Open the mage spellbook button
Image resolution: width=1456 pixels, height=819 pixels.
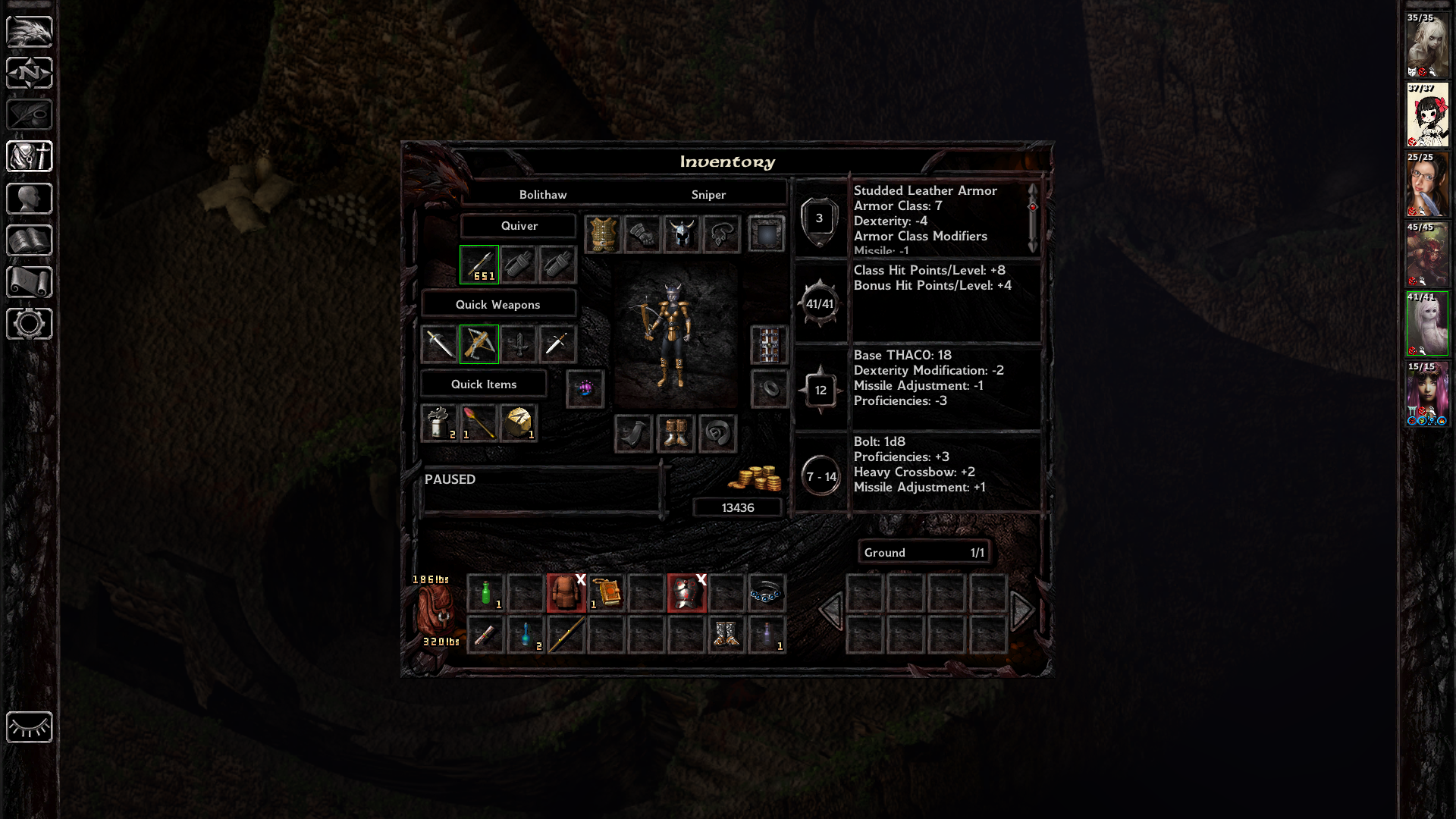pyautogui.click(x=30, y=240)
